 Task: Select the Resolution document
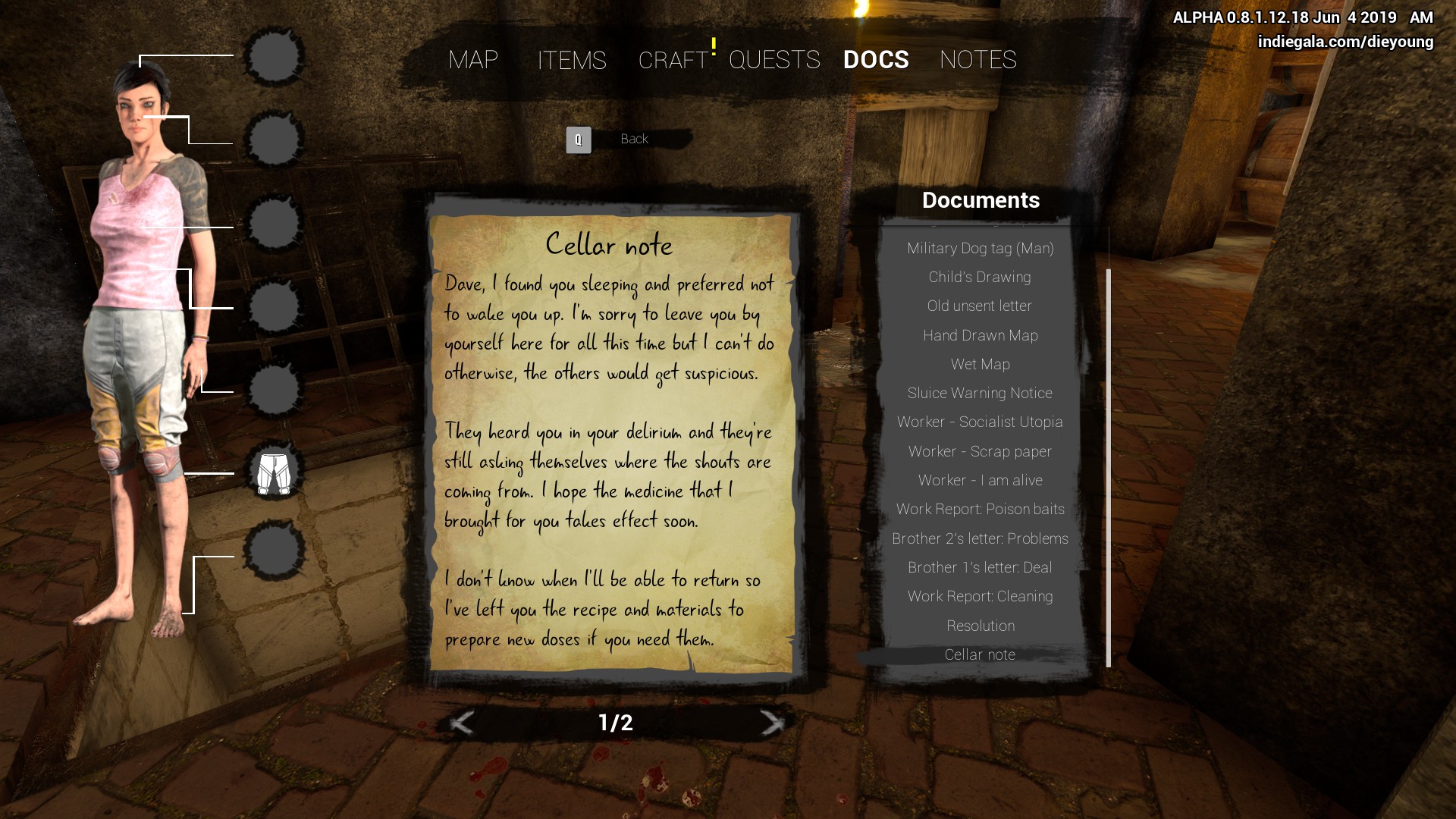980,626
